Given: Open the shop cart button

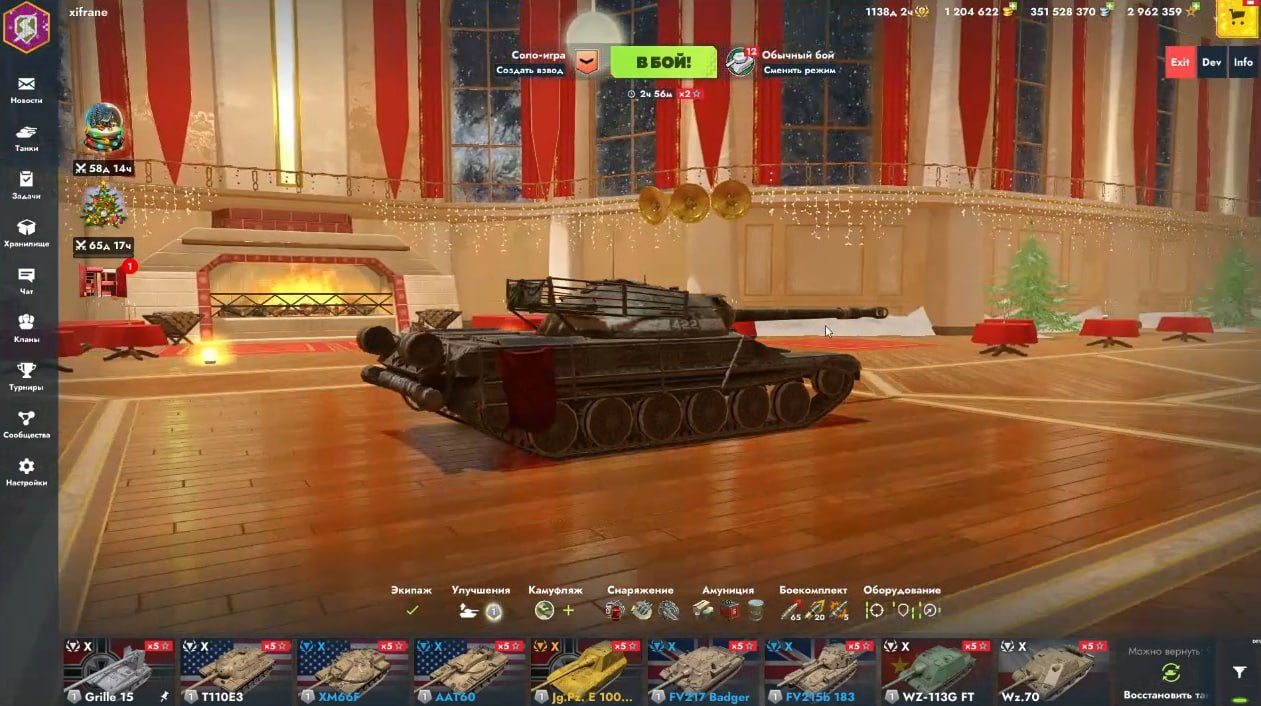Looking at the screenshot, I should [x=1237, y=18].
